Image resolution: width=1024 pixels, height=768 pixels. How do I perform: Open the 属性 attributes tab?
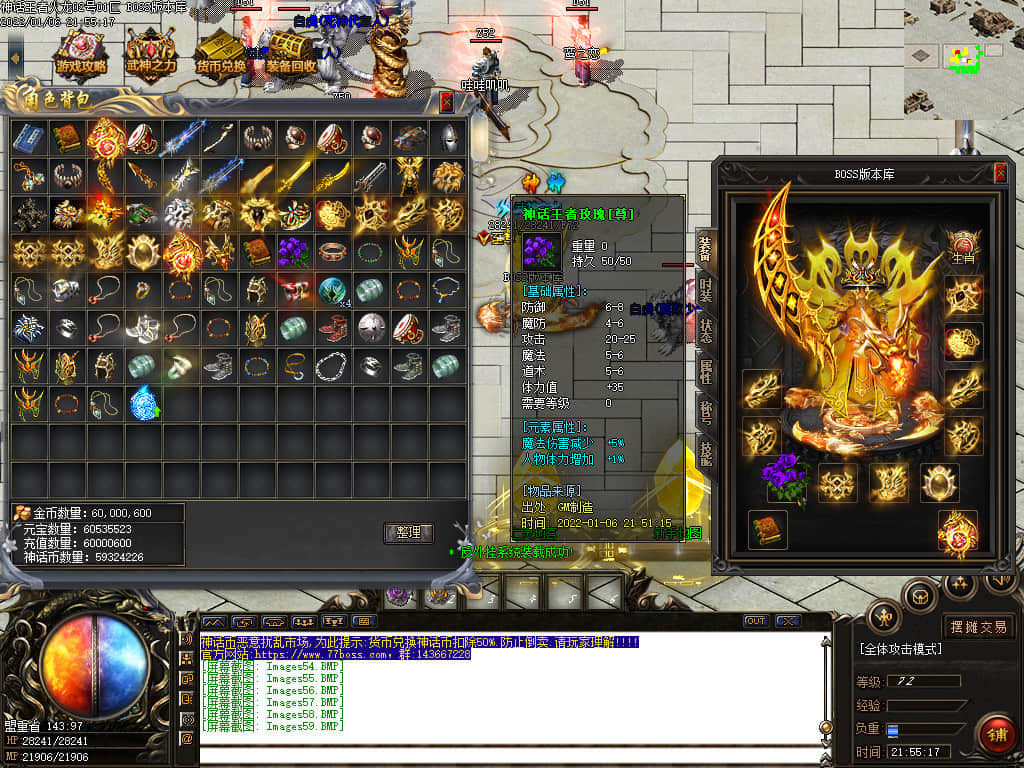click(706, 371)
